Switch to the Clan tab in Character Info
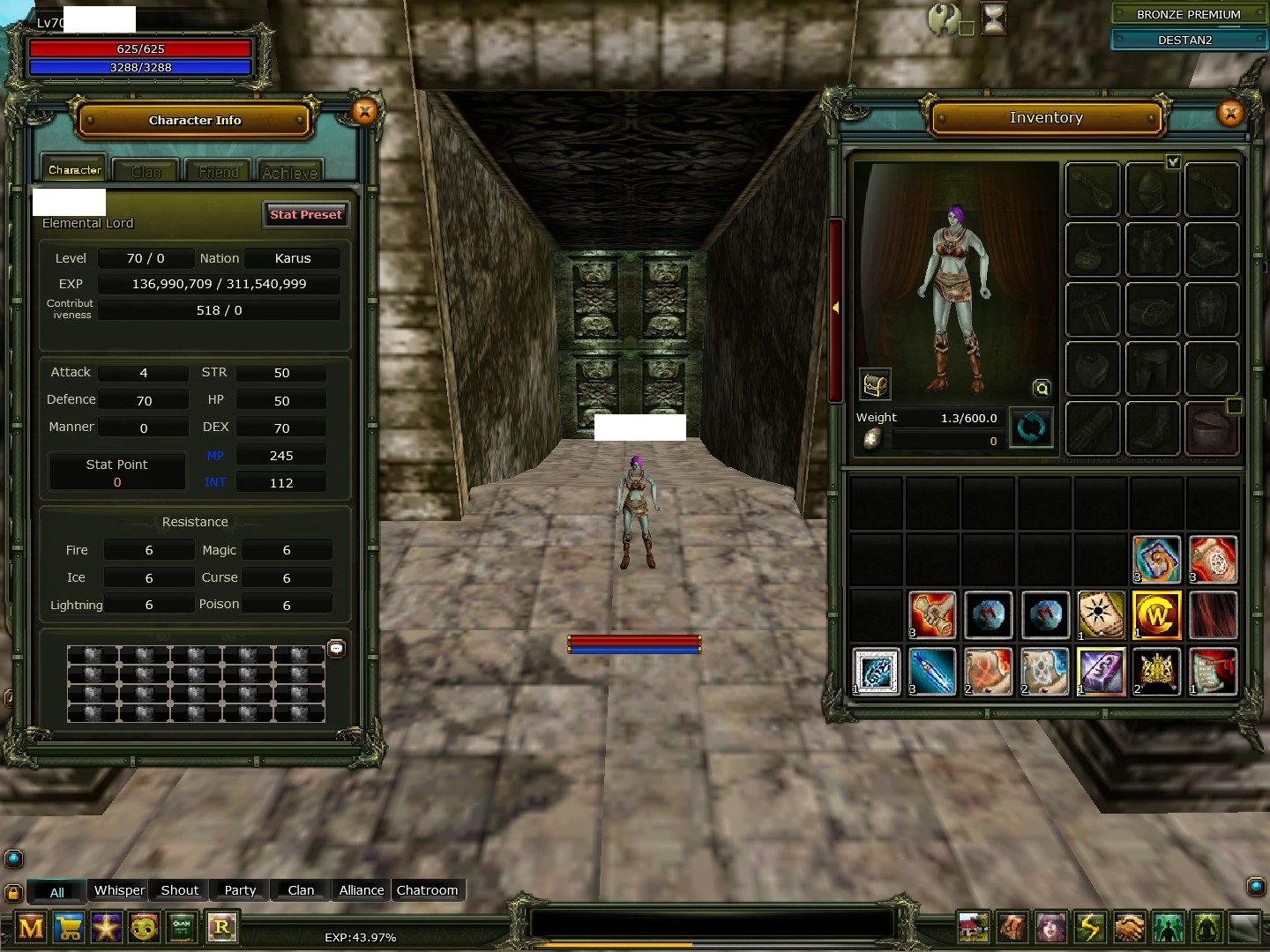Image resolution: width=1270 pixels, height=952 pixels. tap(146, 172)
